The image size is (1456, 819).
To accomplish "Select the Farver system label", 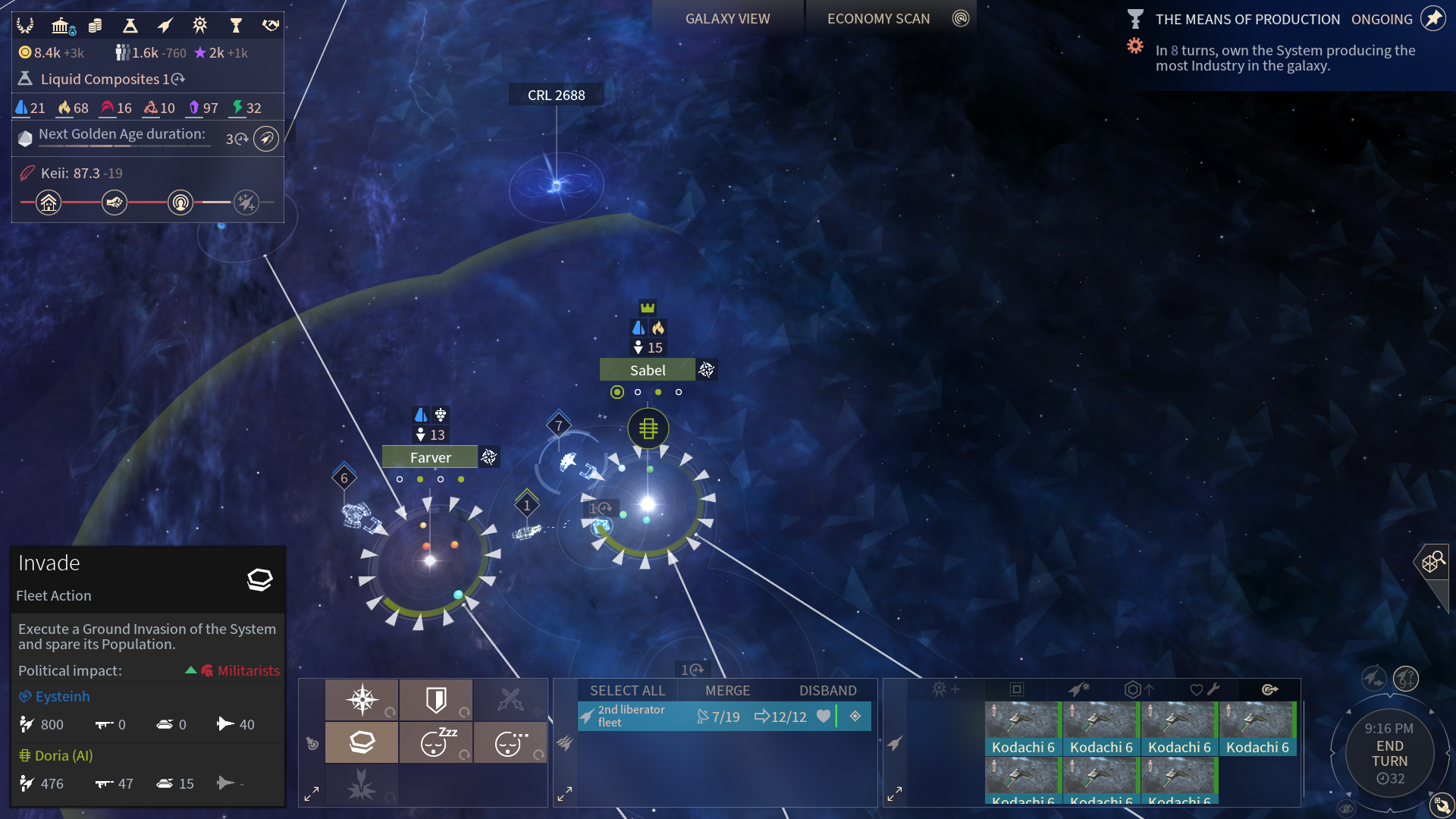I will (430, 457).
